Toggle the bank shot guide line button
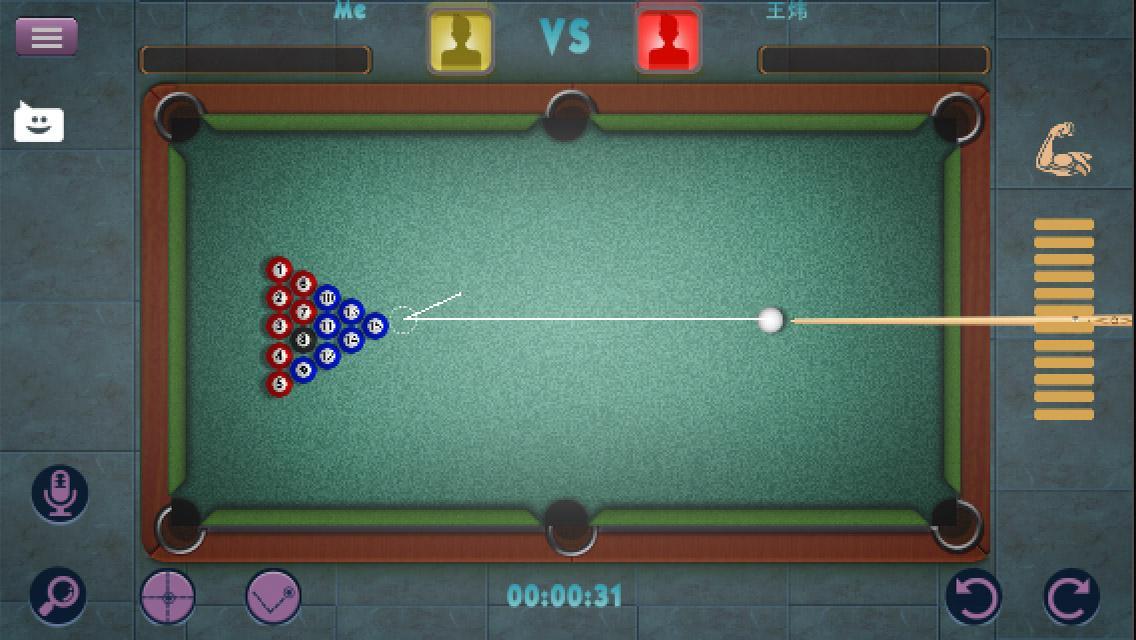This screenshot has width=1136, height=640. 274,597
